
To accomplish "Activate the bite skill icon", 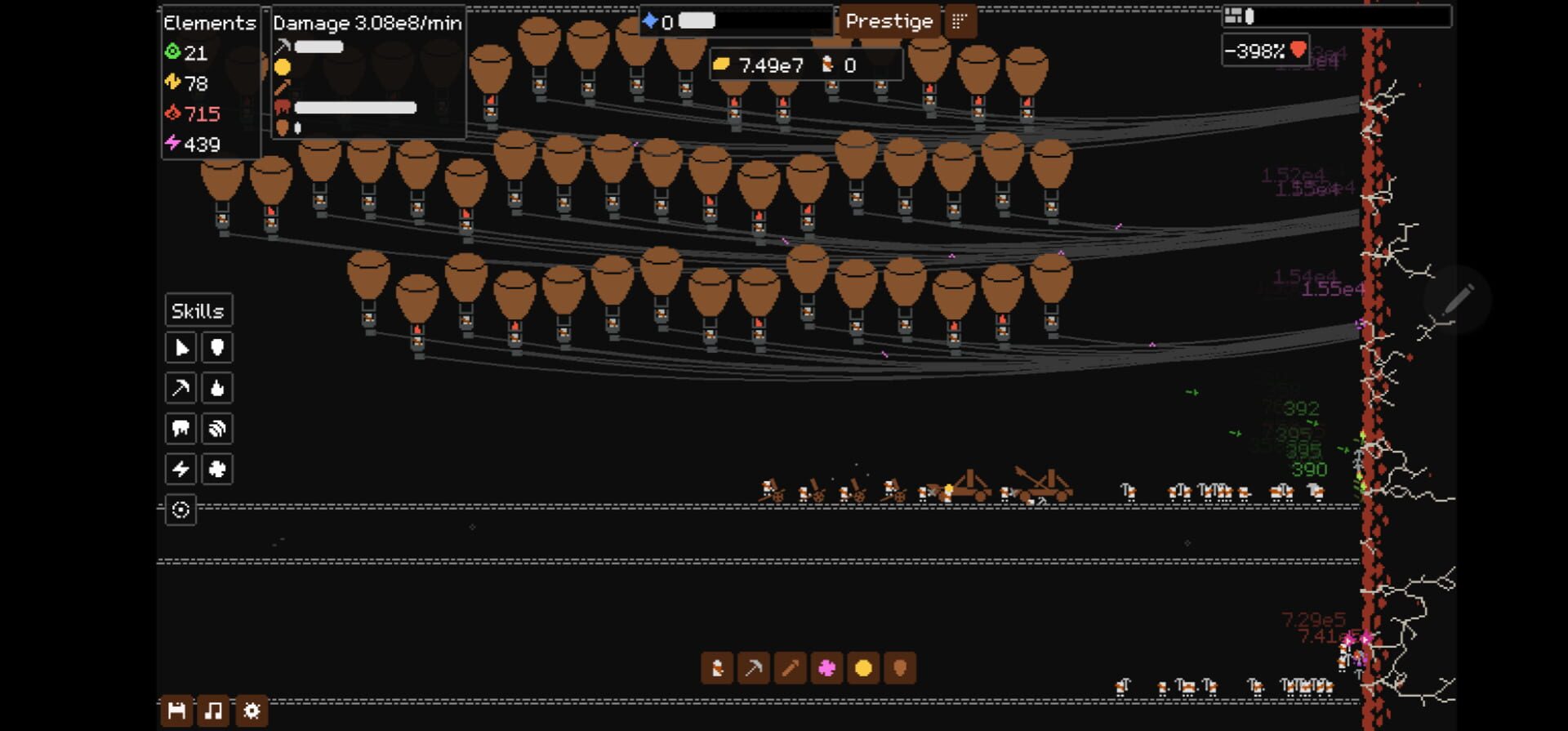I will pos(180,428).
